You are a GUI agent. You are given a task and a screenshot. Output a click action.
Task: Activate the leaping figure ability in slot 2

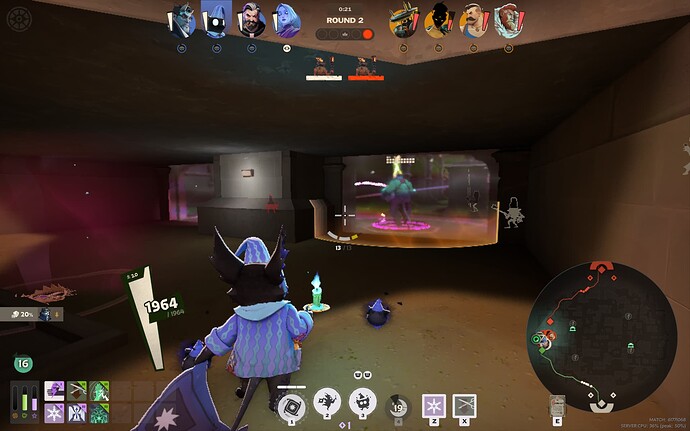click(327, 402)
